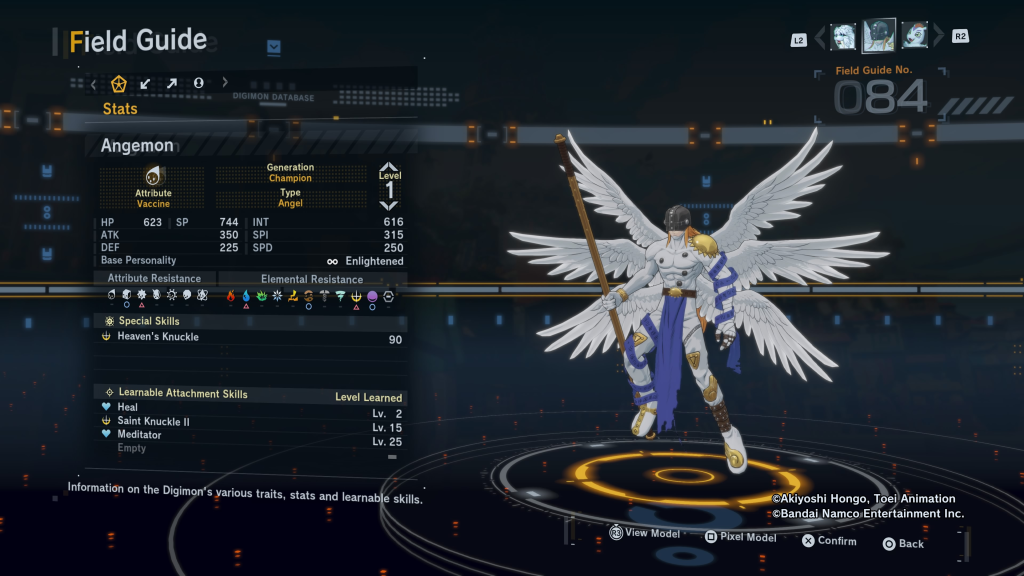The height and width of the screenshot is (576, 1024).
Task: Decrease Level with the down arrow
Action: 389,205
